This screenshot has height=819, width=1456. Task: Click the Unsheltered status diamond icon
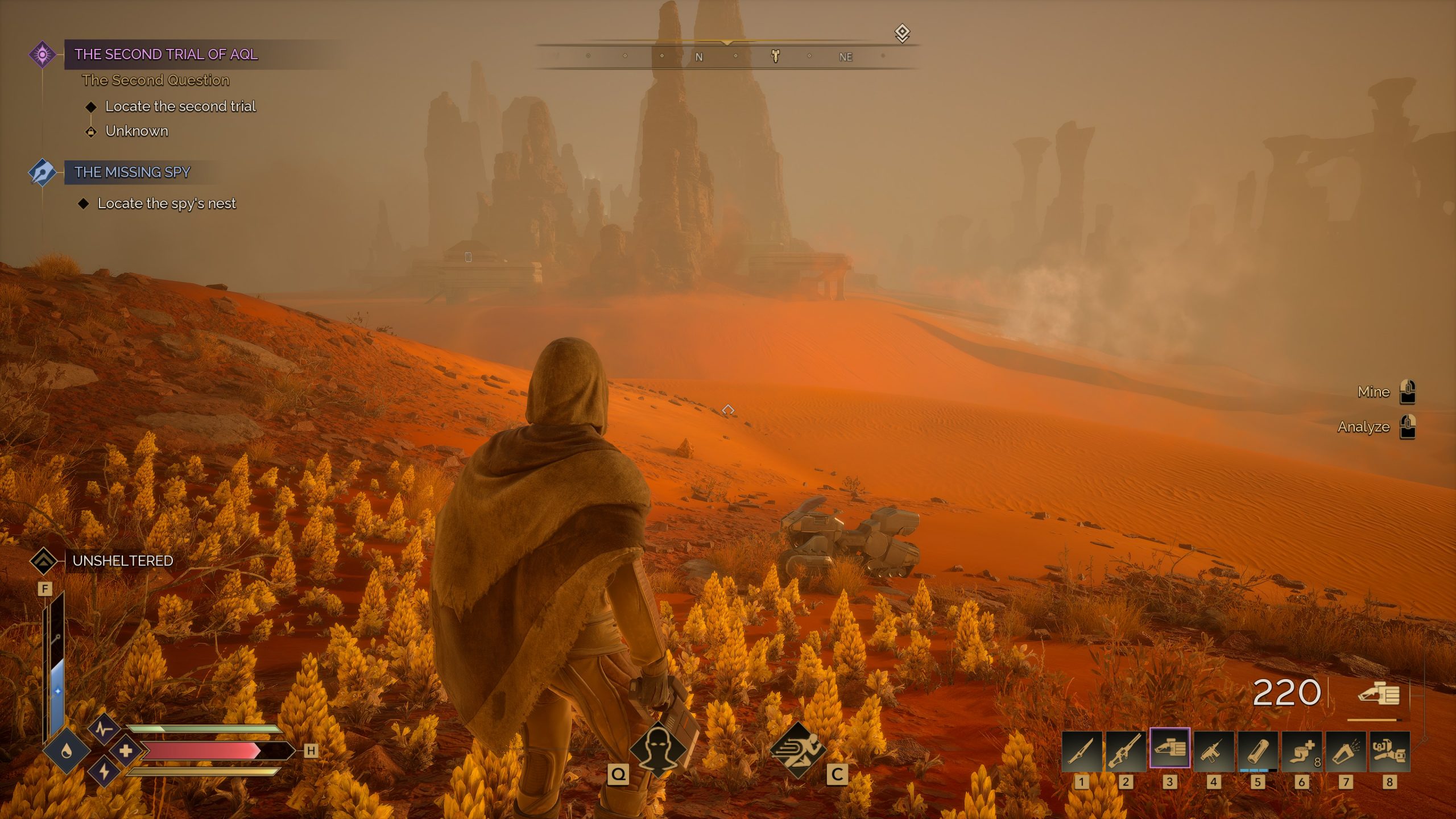coord(43,561)
